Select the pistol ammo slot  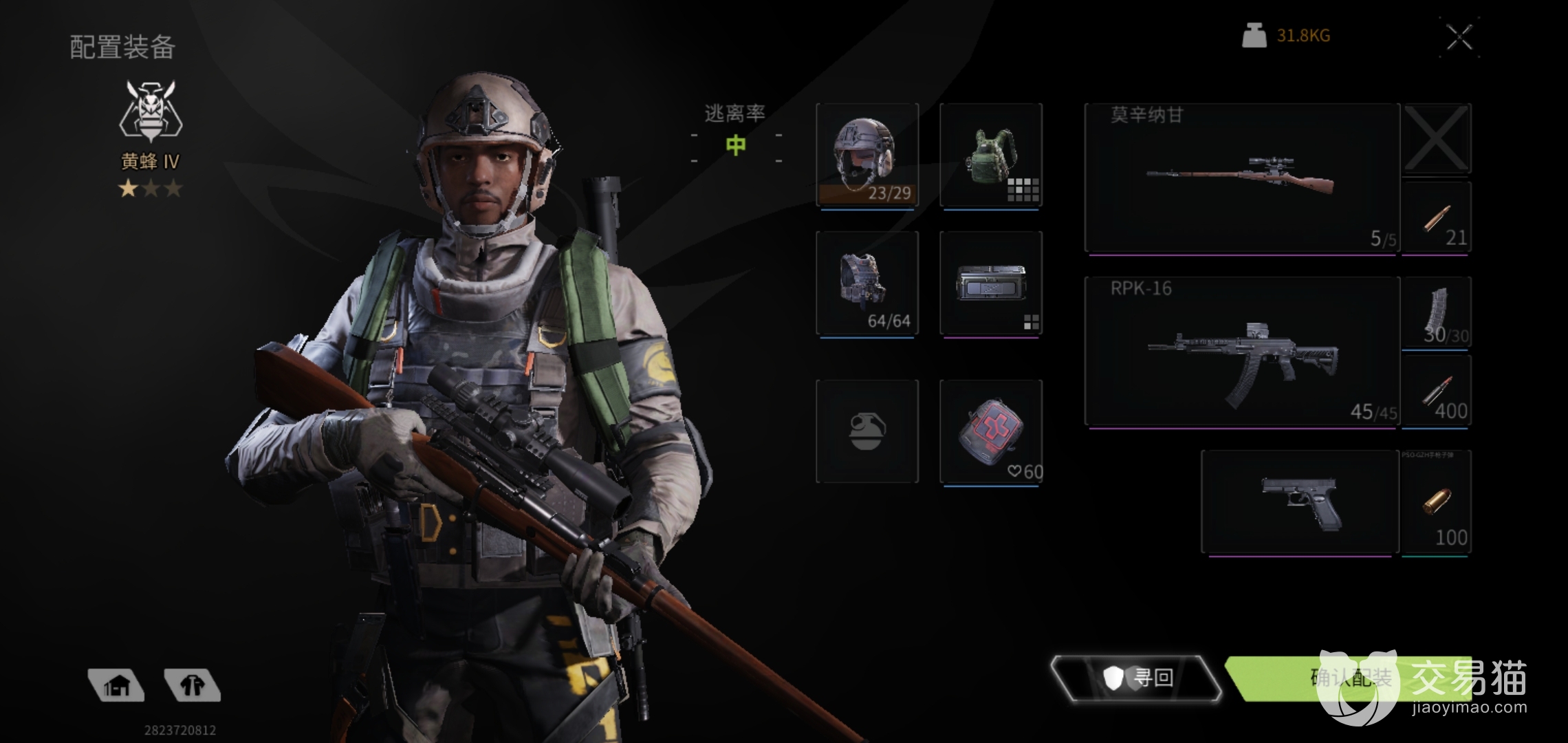click(1436, 502)
